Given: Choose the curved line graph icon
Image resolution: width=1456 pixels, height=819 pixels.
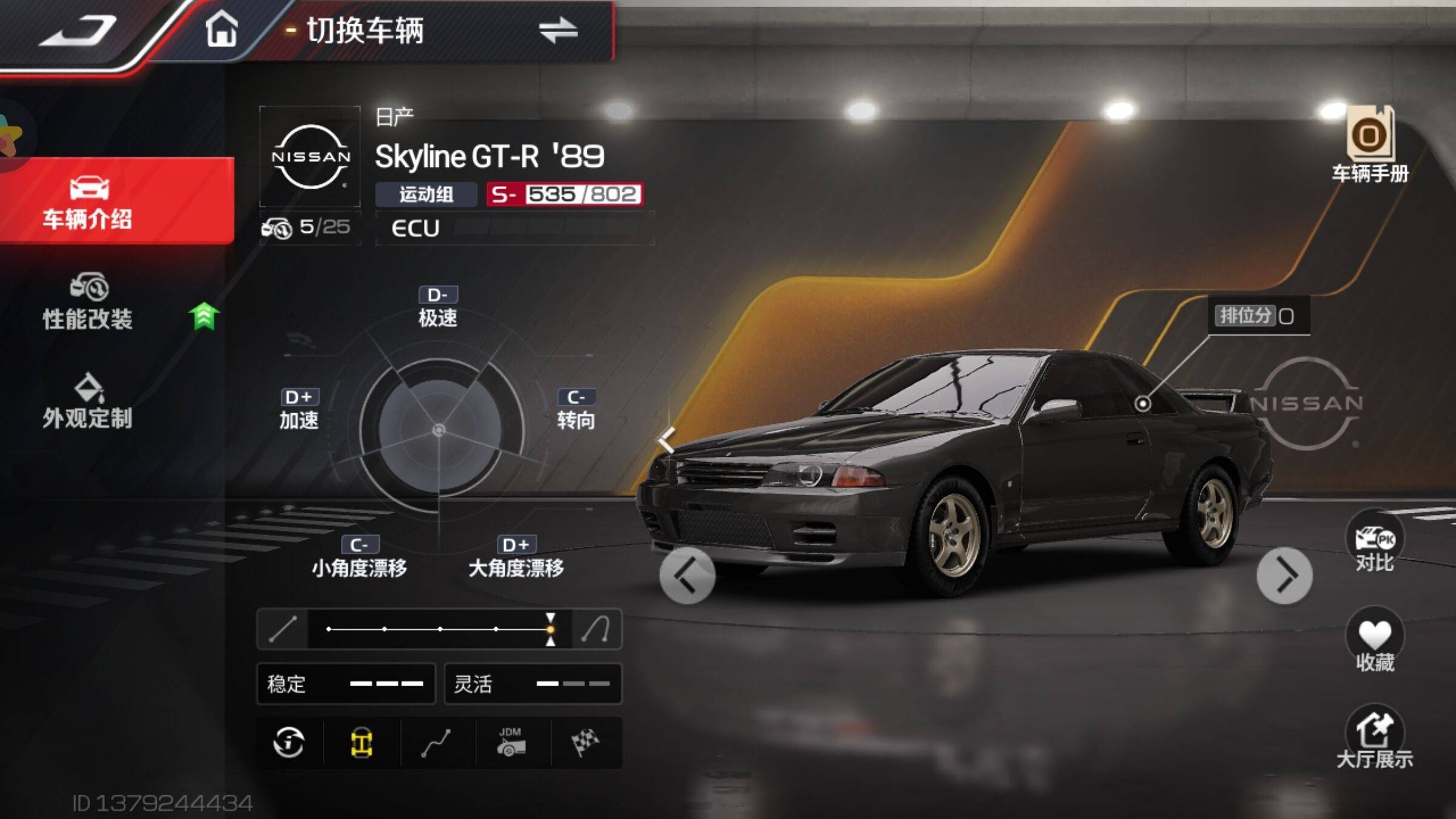Looking at the screenshot, I should coord(436,743).
